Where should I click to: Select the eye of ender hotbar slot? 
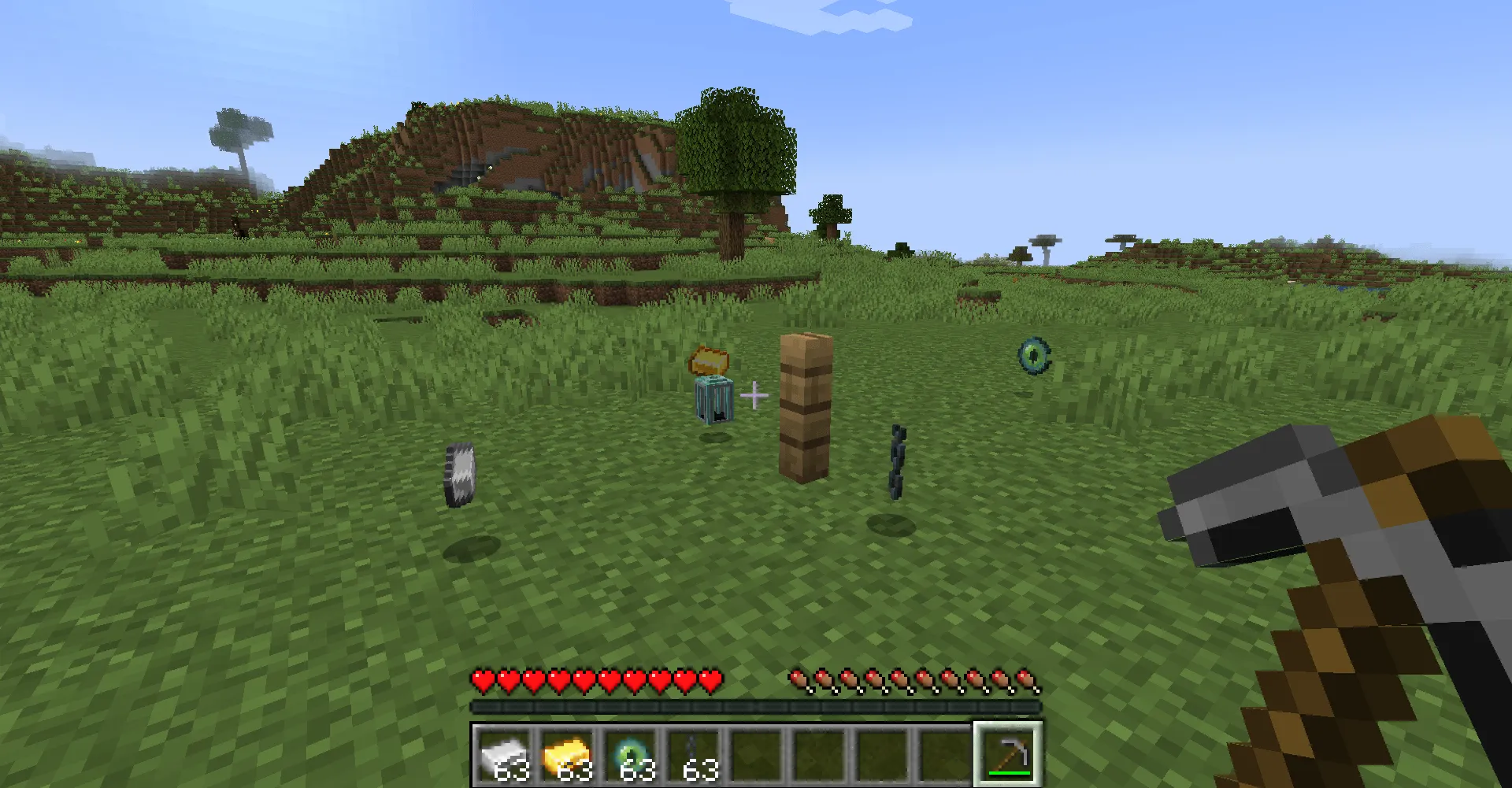point(630,754)
